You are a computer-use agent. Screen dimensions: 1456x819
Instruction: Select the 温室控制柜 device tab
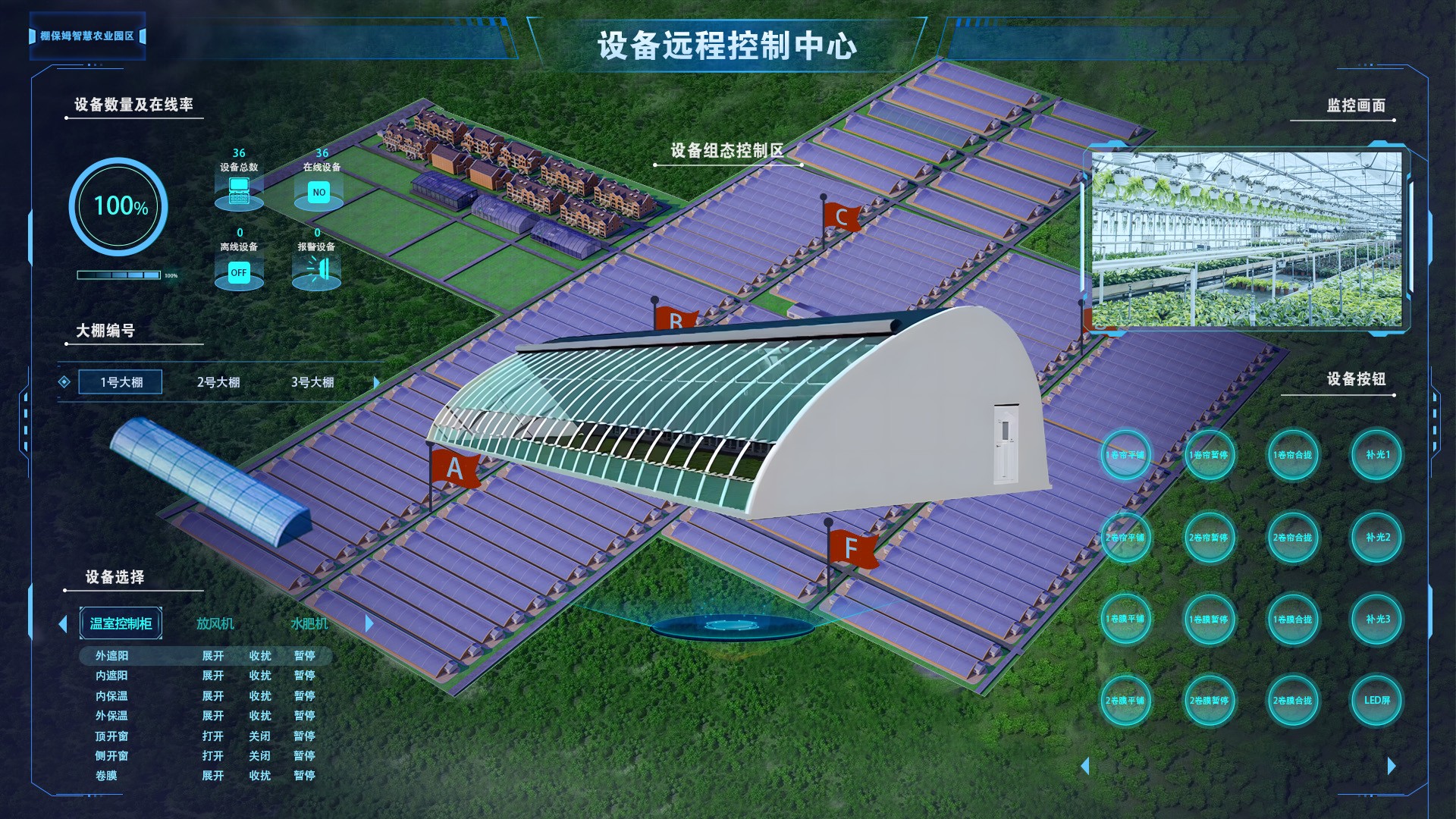[121, 623]
